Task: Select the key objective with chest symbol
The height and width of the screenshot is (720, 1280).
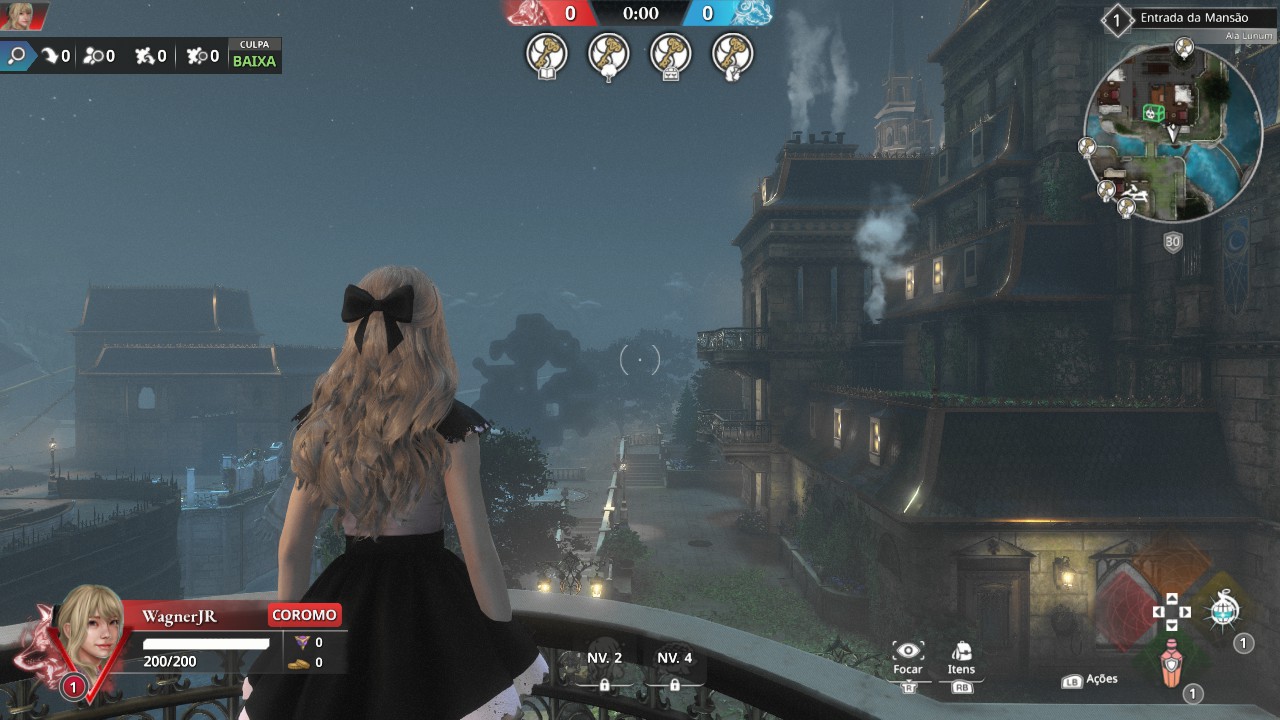Action: point(671,55)
